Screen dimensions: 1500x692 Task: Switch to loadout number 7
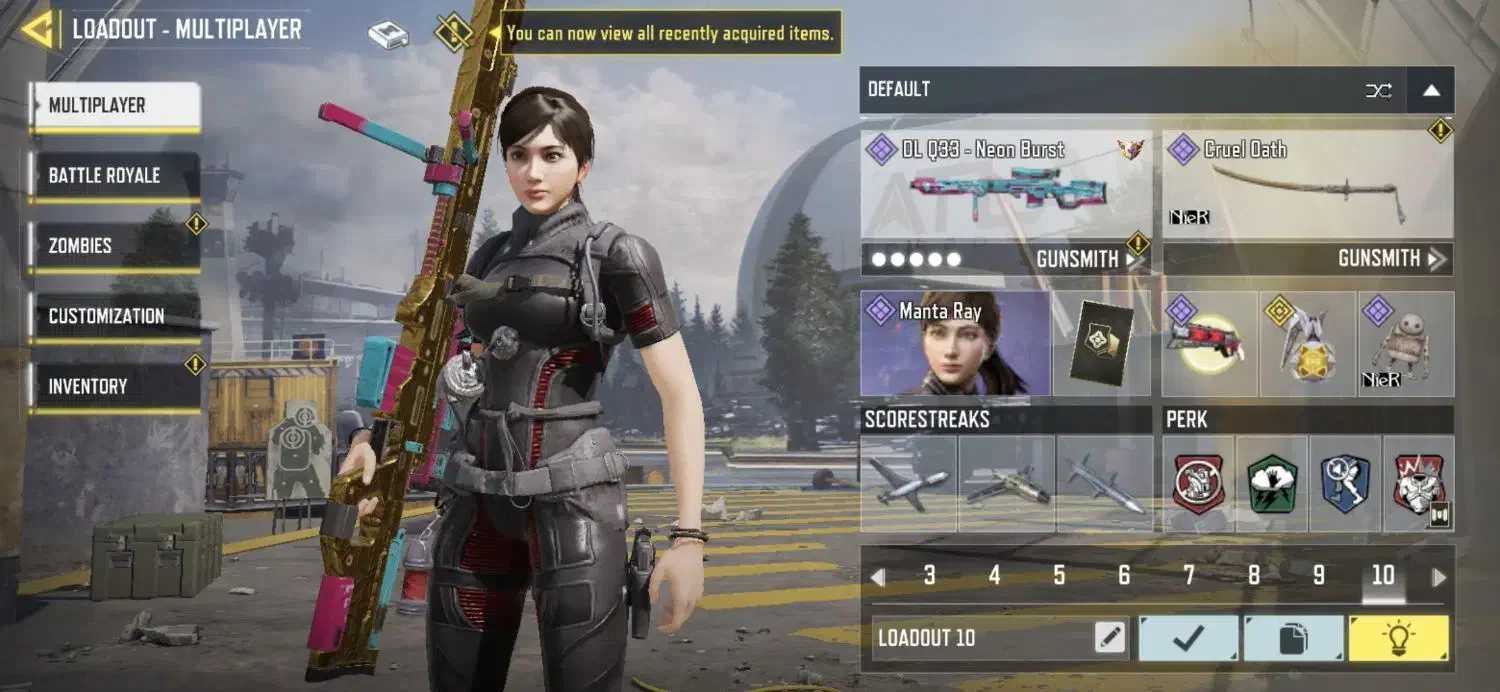1189,575
